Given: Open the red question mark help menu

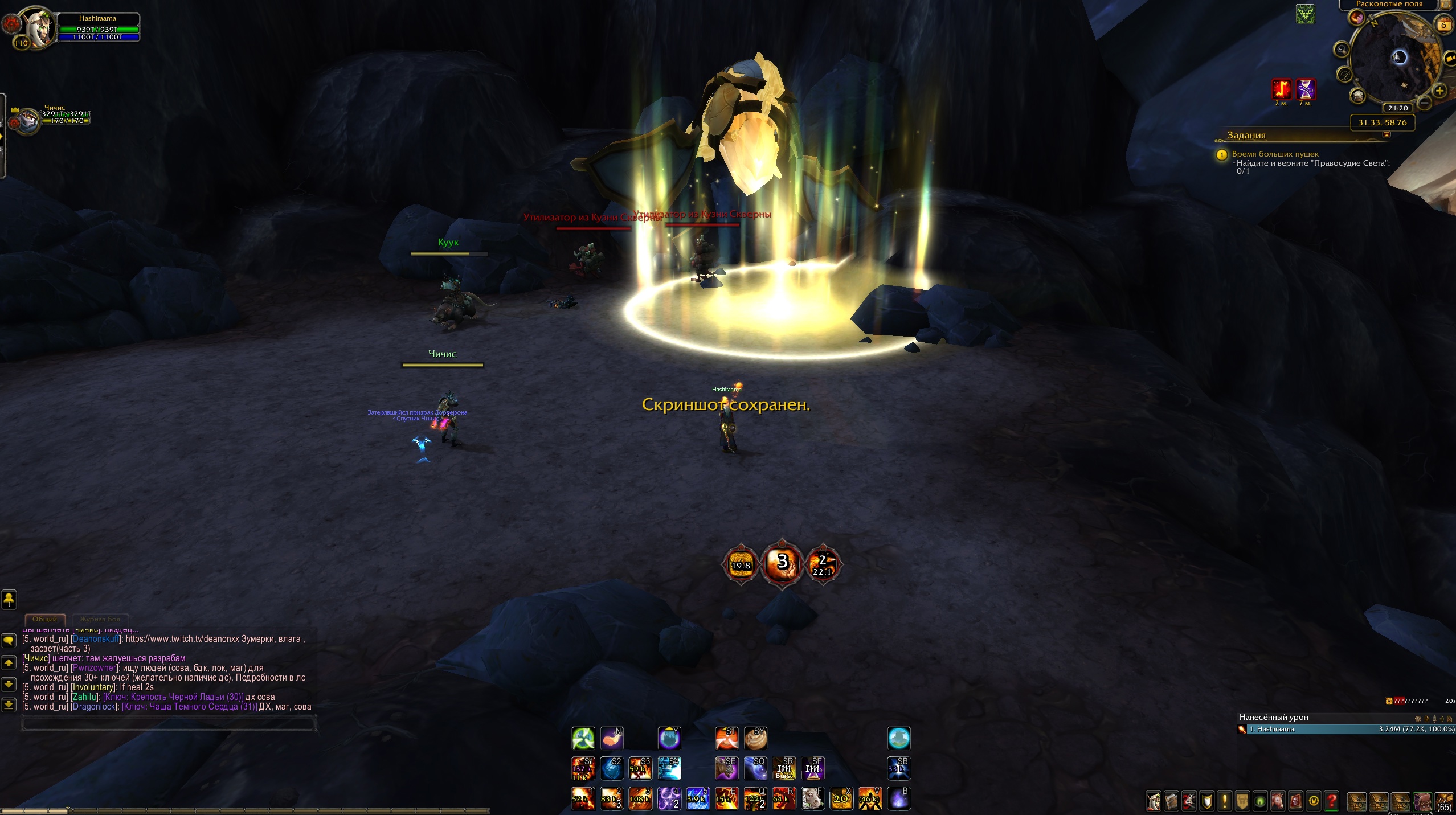Looking at the screenshot, I should tap(1331, 801).
